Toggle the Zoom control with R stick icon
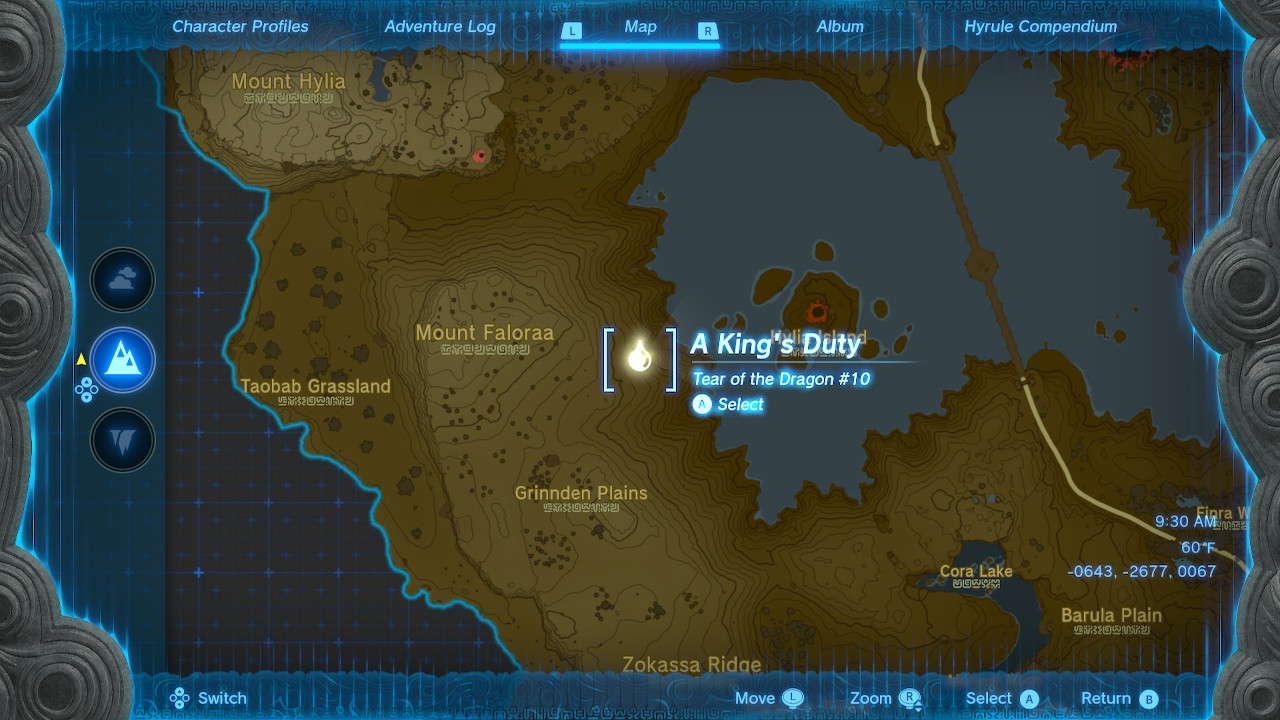Image resolution: width=1280 pixels, height=720 pixels. pos(908,697)
